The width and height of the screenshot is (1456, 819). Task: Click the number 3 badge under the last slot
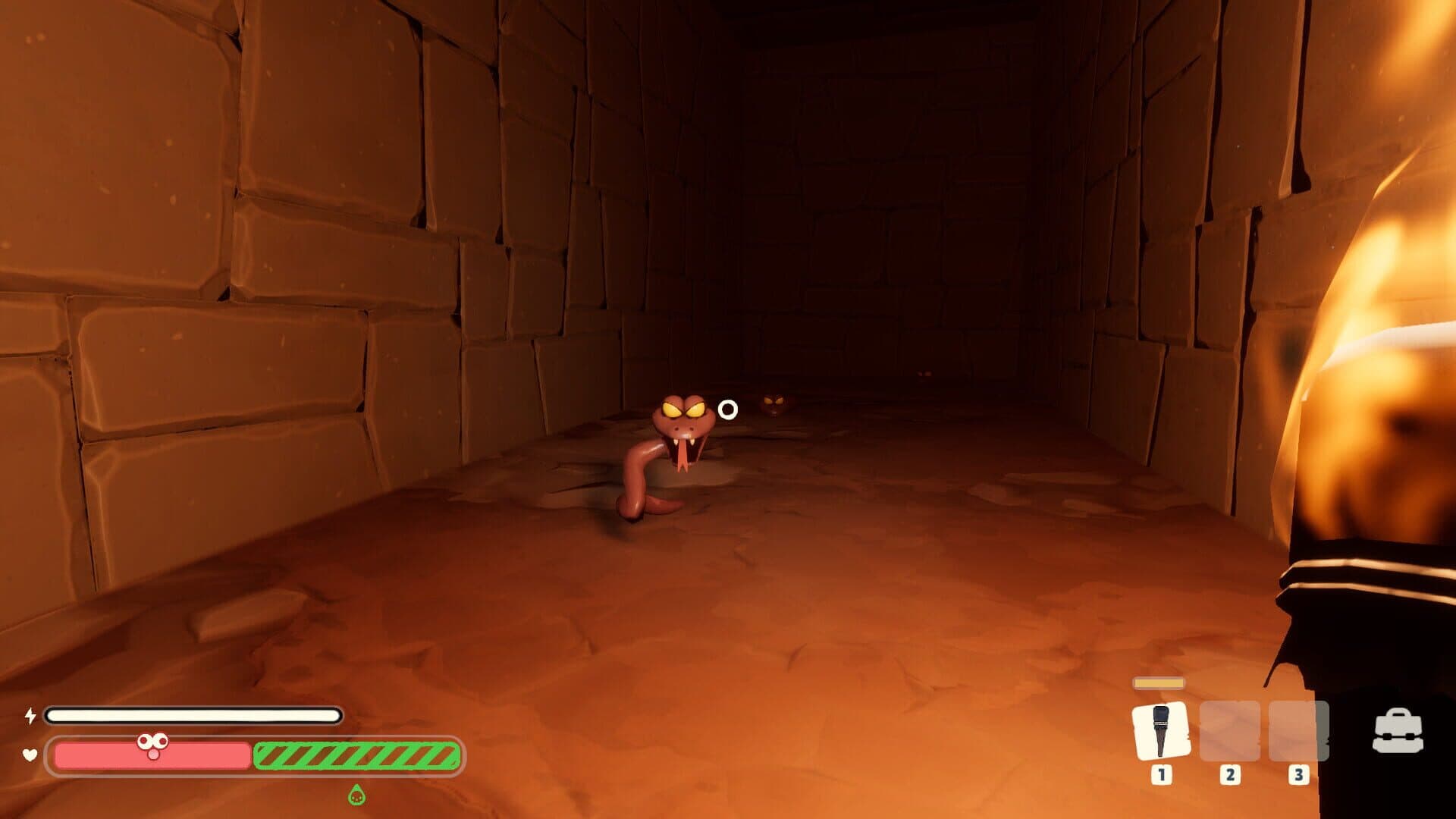[x=1299, y=775]
